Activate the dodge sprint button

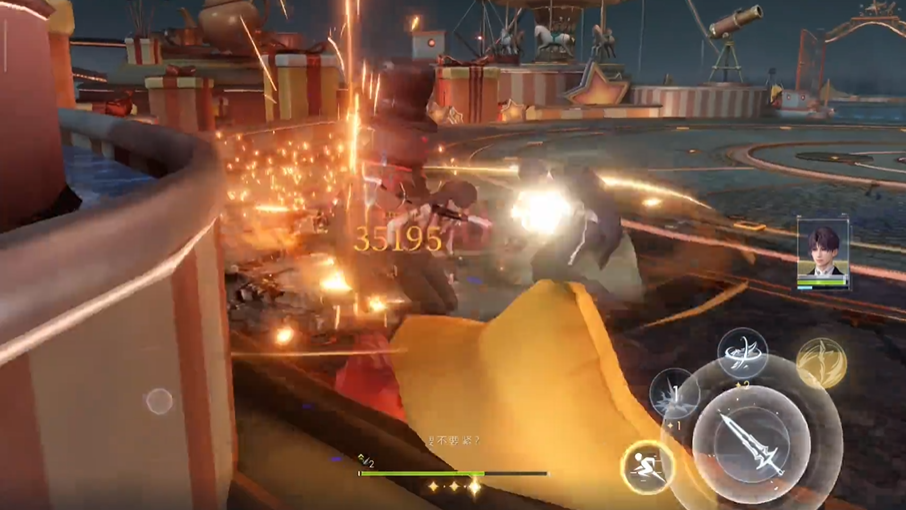click(x=646, y=465)
